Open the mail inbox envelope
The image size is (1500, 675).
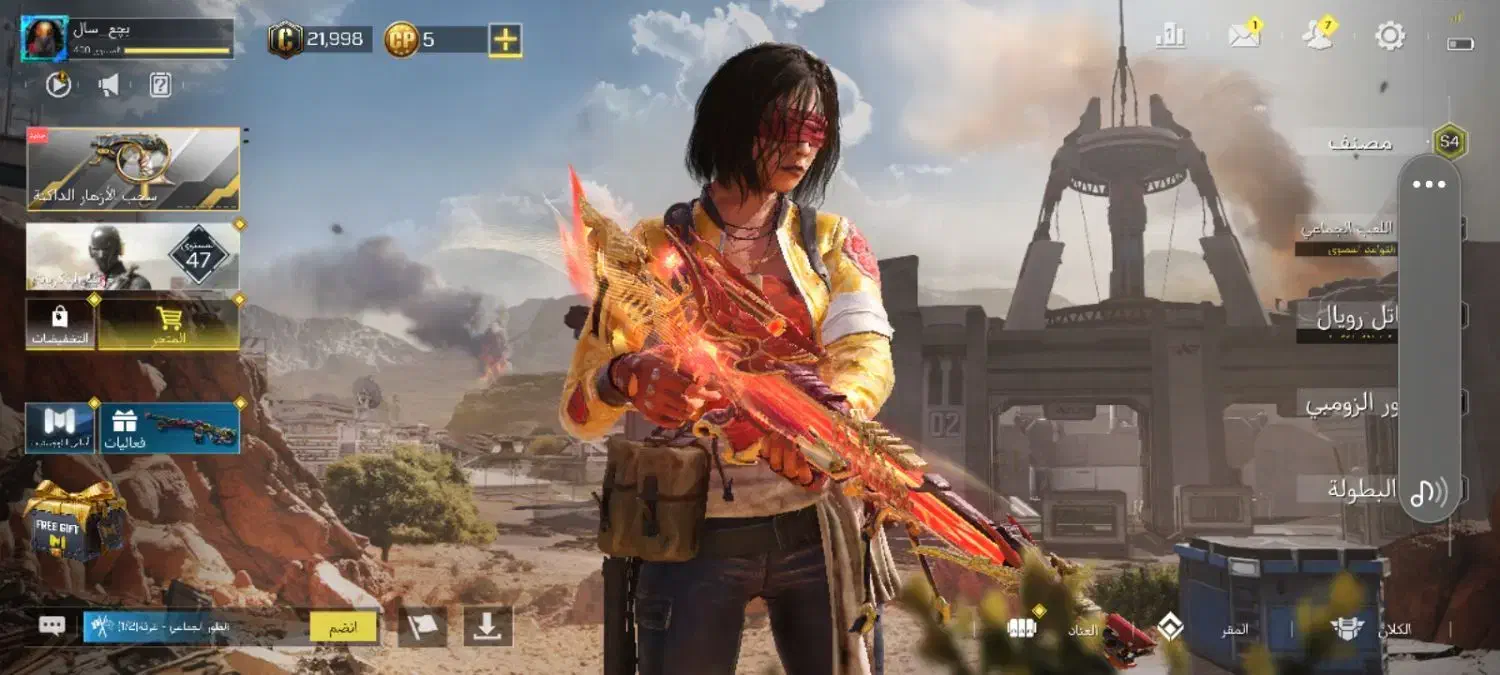coord(1244,36)
